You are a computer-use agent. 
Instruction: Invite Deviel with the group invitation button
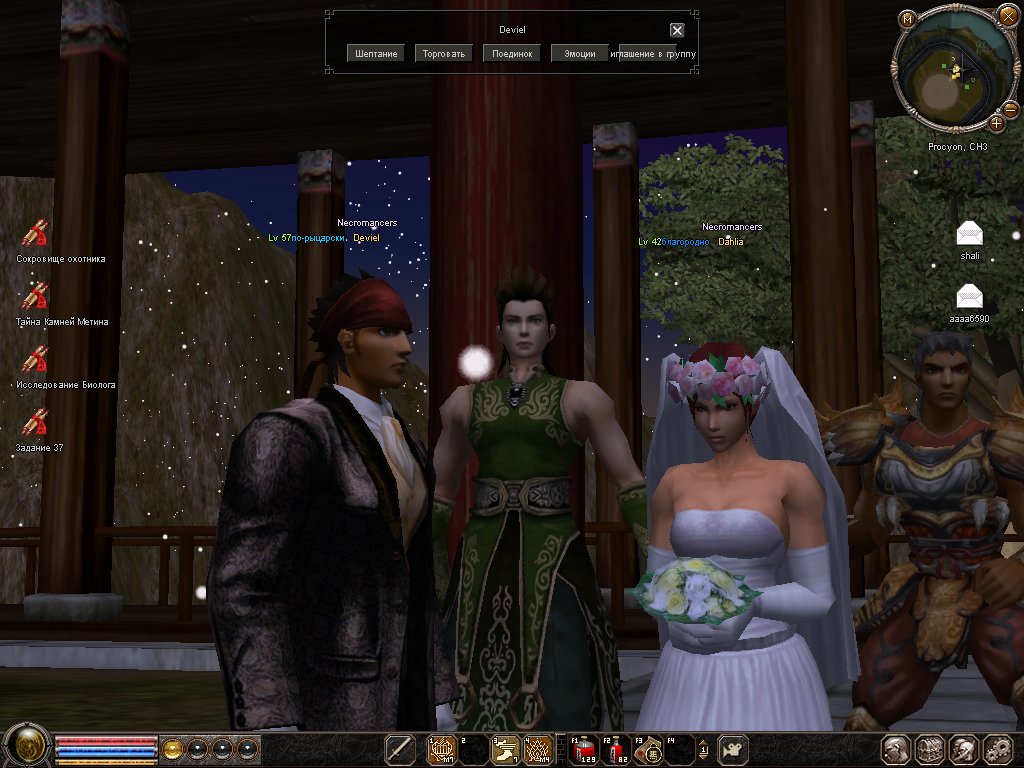pos(653,53)
